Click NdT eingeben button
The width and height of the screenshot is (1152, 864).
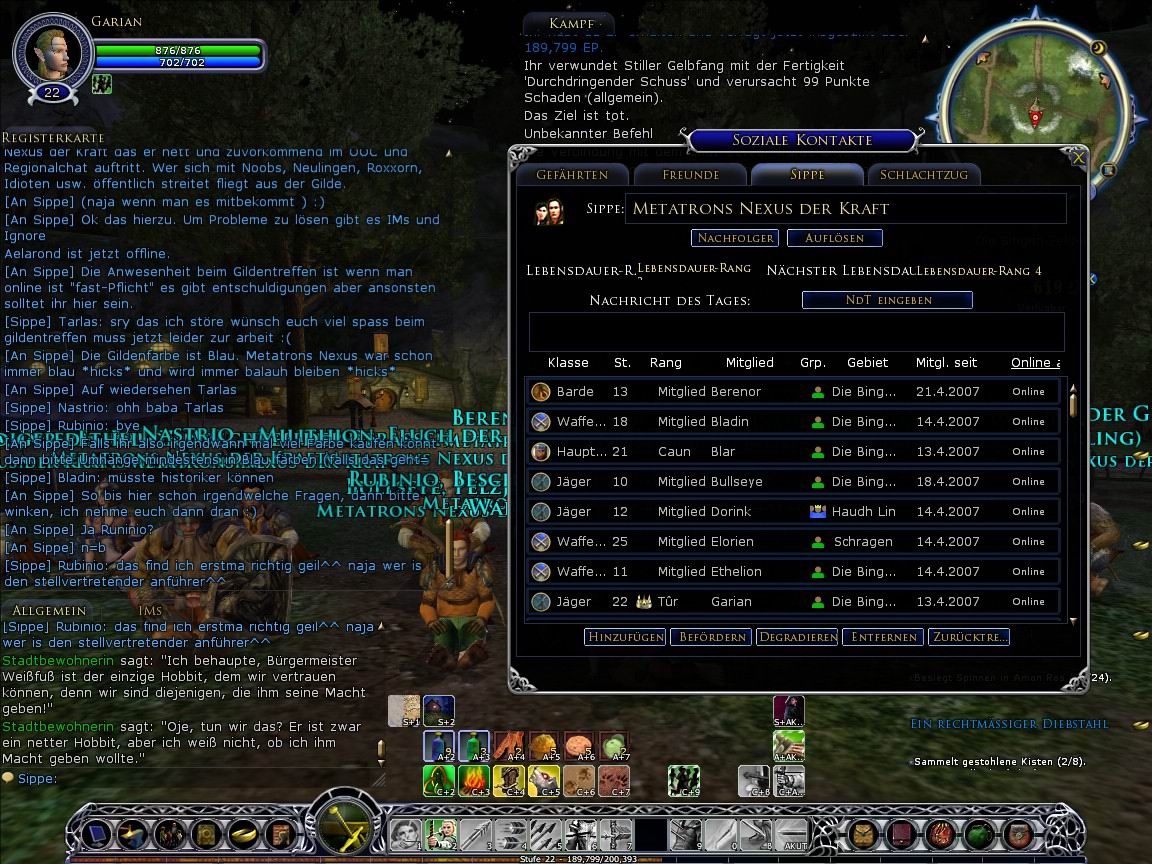887,299
